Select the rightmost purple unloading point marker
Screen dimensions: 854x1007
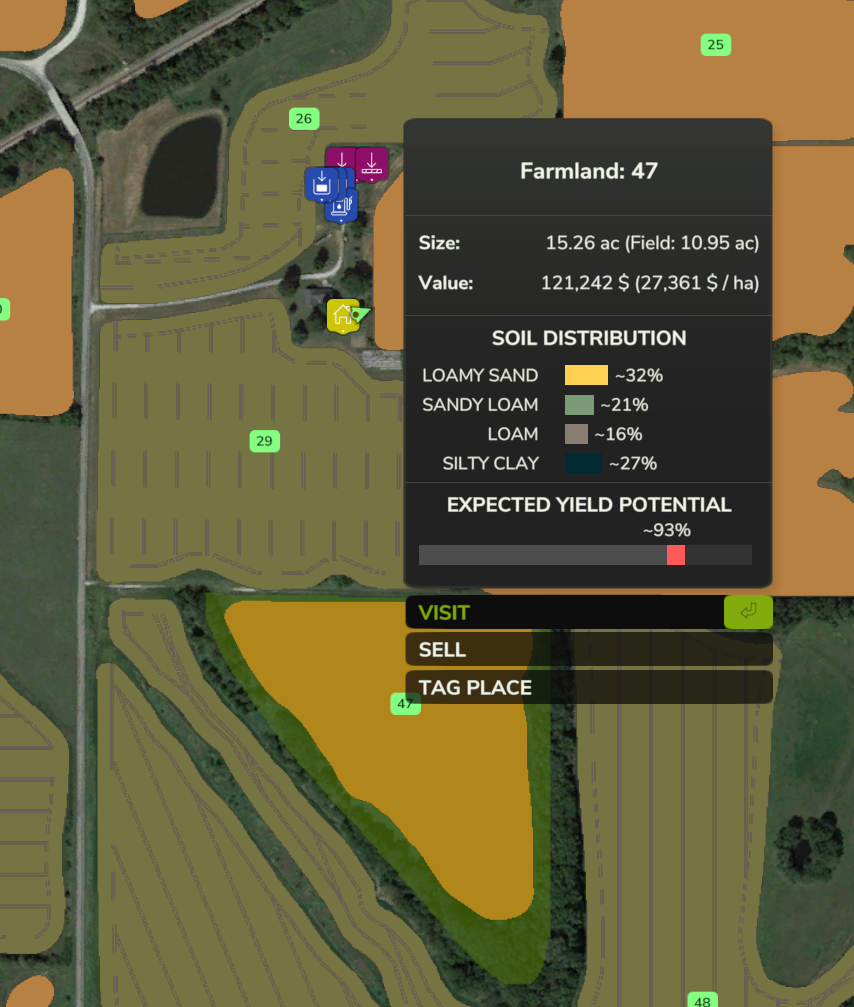coord(371,163)
